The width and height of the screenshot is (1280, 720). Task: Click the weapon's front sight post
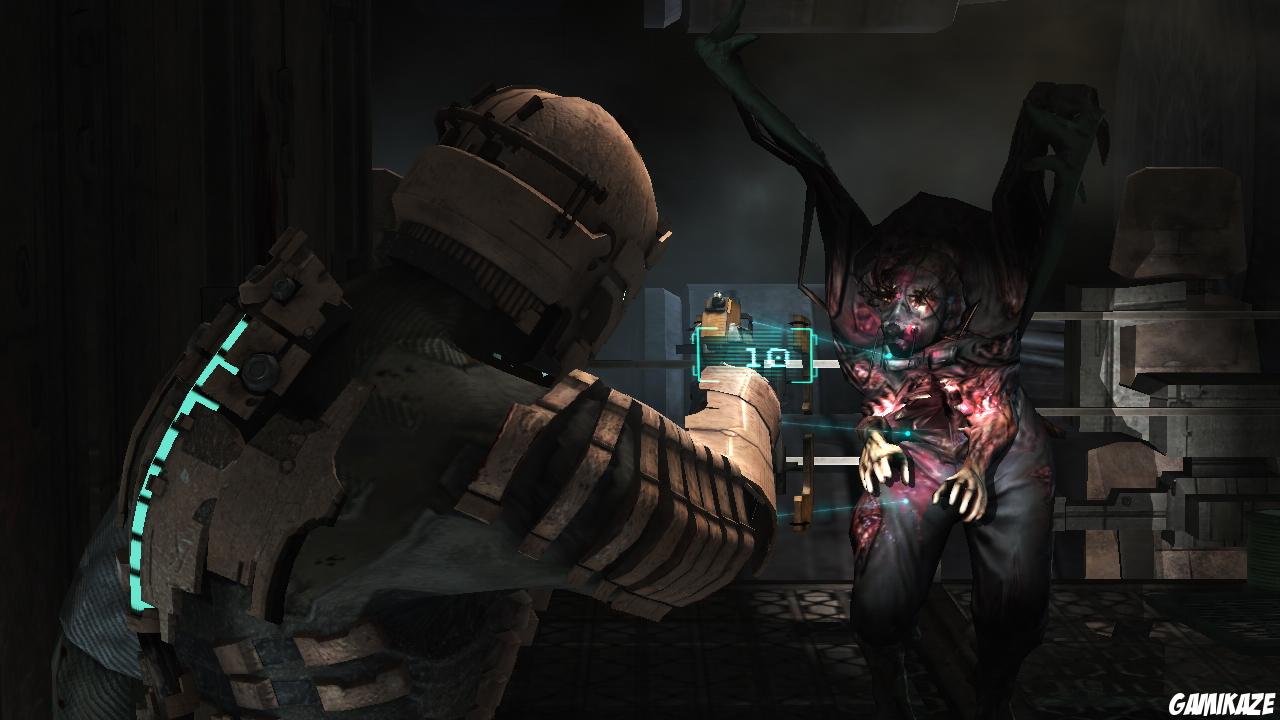716,294
